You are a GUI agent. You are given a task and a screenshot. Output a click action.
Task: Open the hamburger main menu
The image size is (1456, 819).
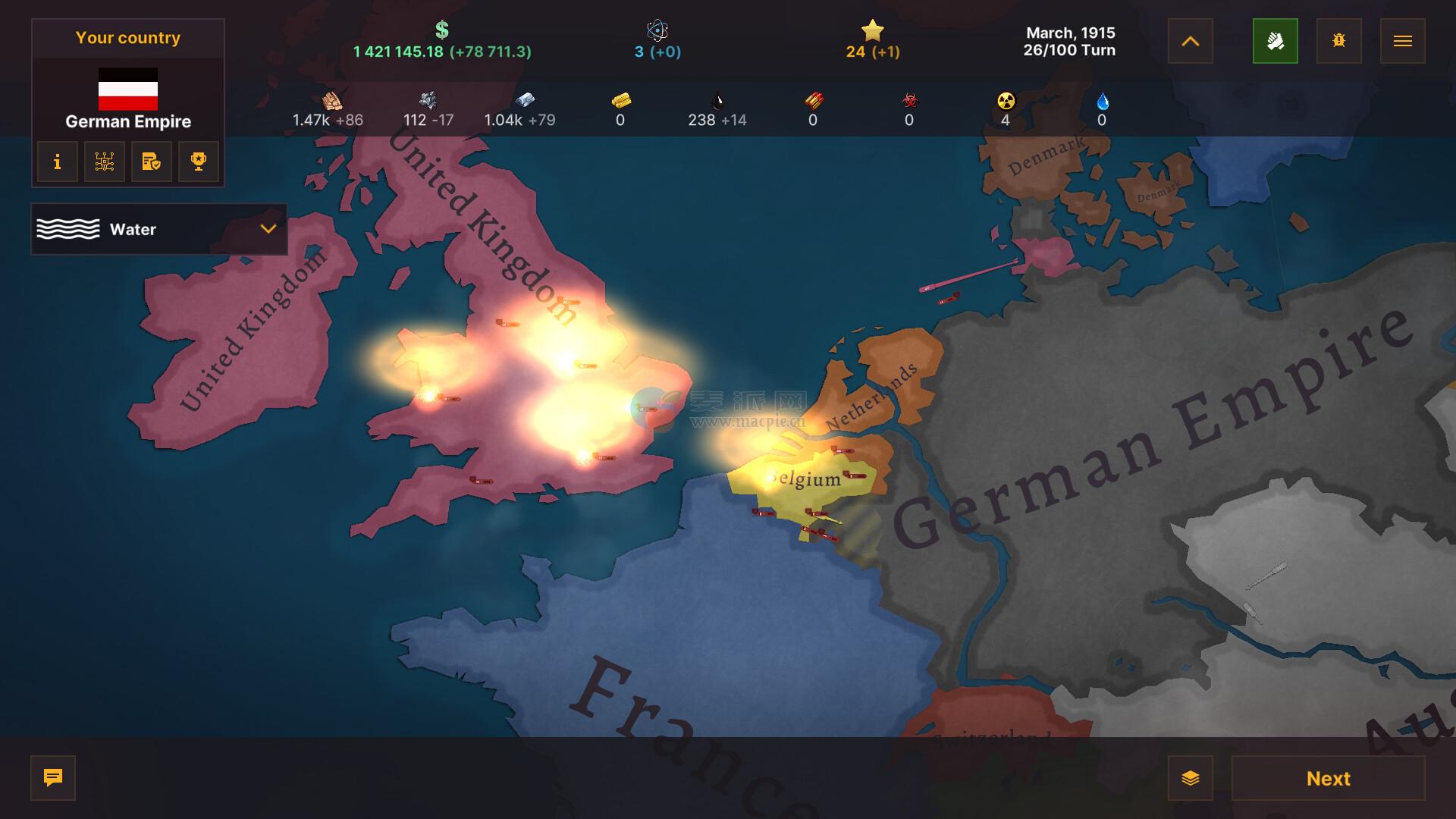click(1402, 41)
